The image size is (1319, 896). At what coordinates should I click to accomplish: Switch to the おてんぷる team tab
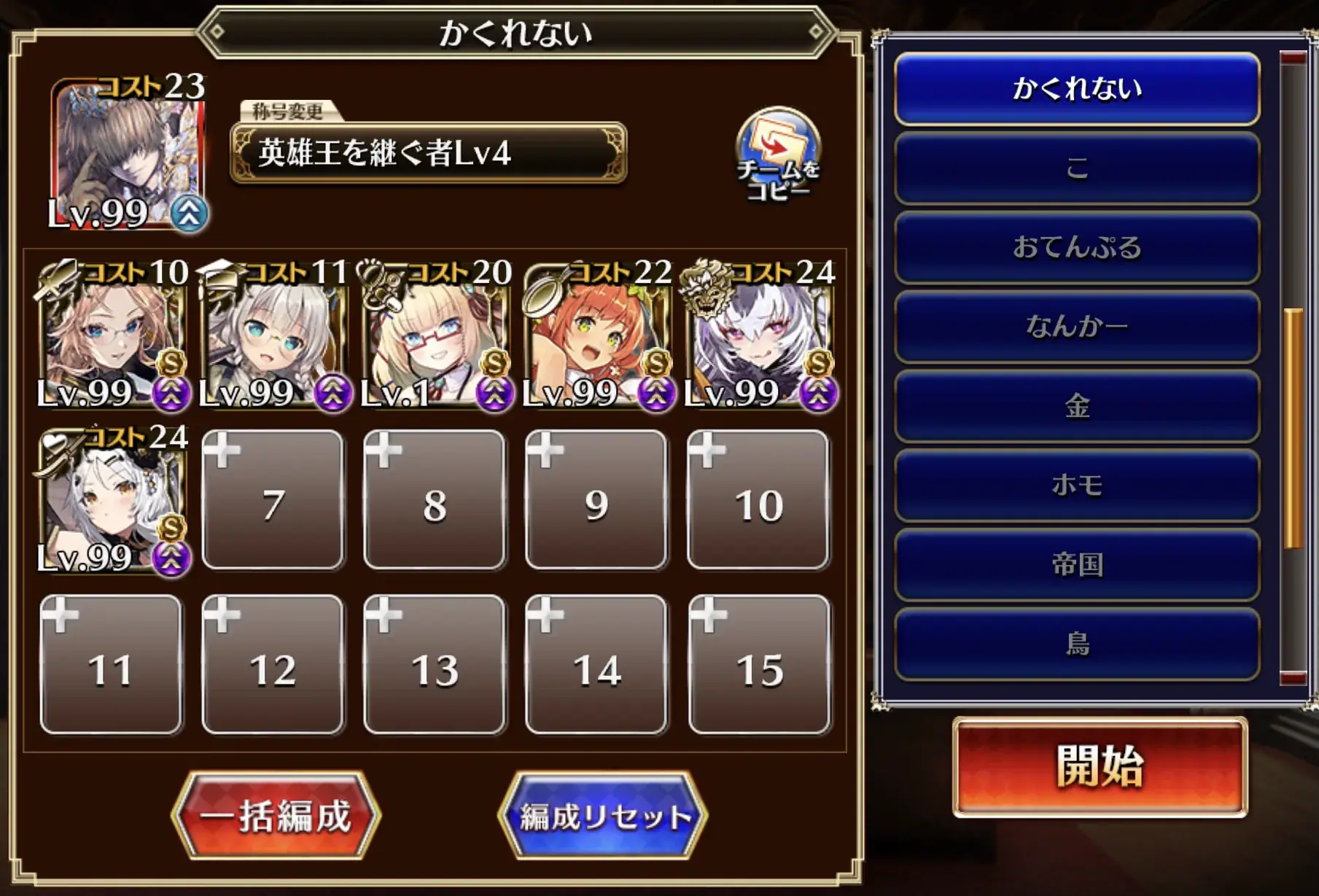[x=1076, y=248]
